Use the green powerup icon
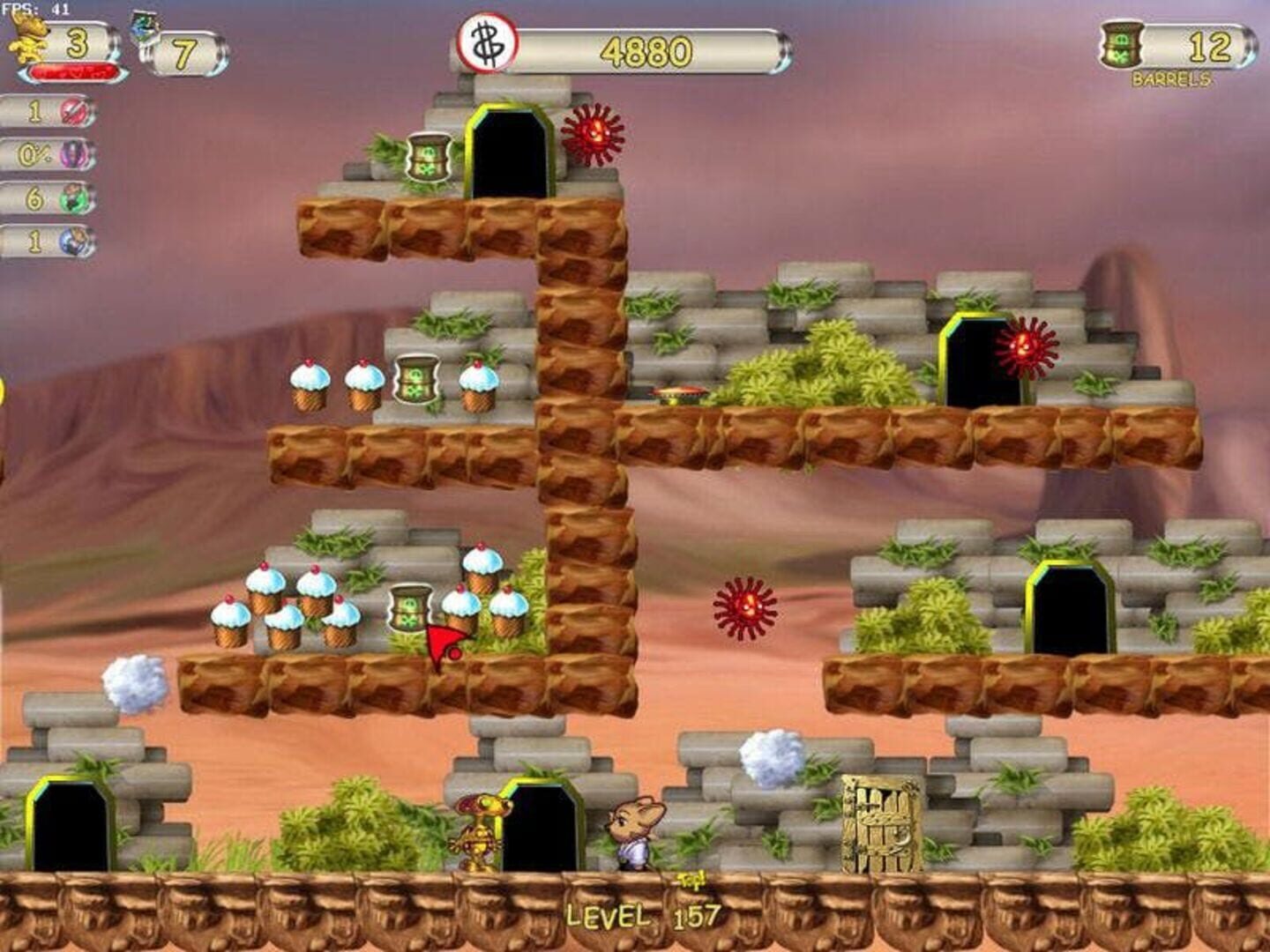 (75, 198)
